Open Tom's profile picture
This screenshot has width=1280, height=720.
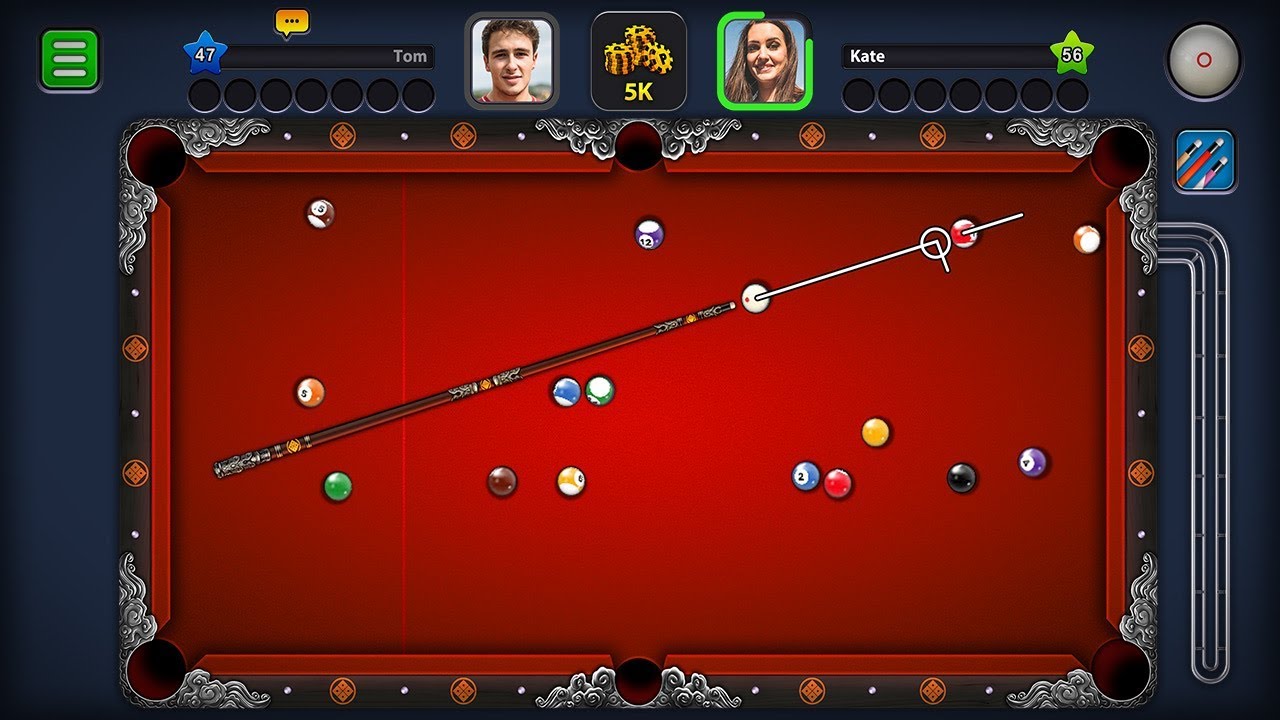pyautogui.click(x=513, y=62)
